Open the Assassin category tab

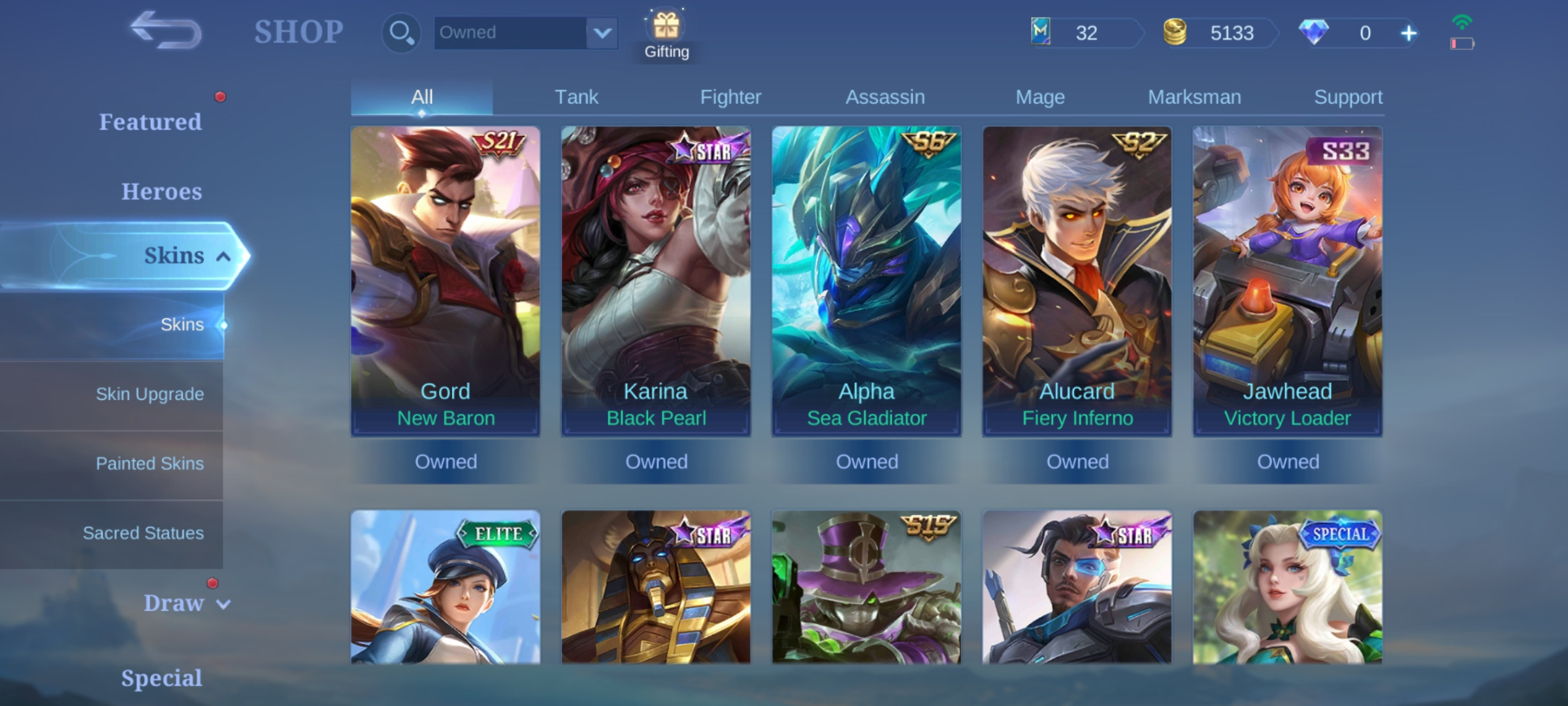click(x=886, y=96)
